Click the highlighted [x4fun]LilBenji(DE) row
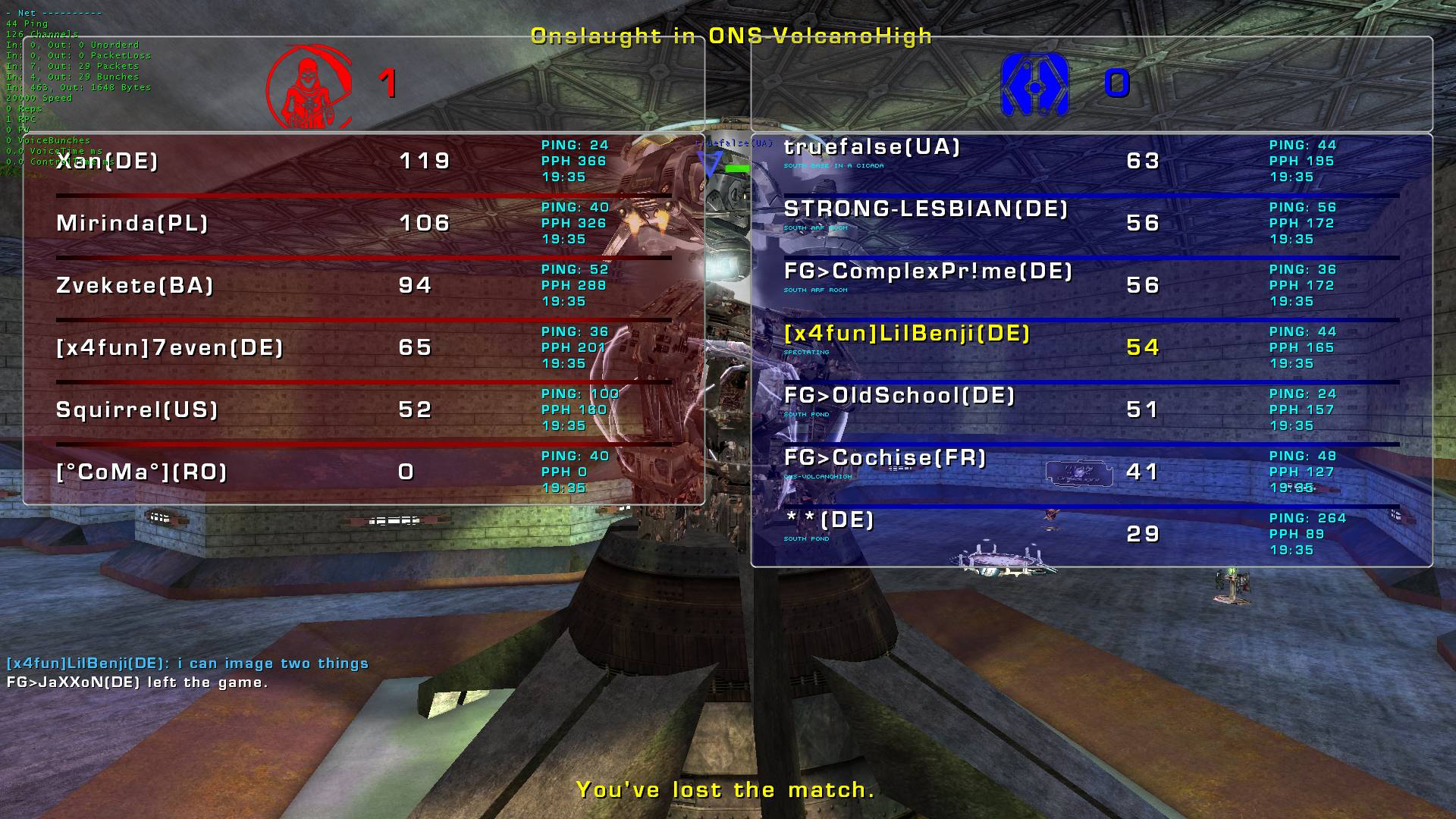The width and height of the screenshot is (1456, 819). pyautogui.click(x=907, y=334)
